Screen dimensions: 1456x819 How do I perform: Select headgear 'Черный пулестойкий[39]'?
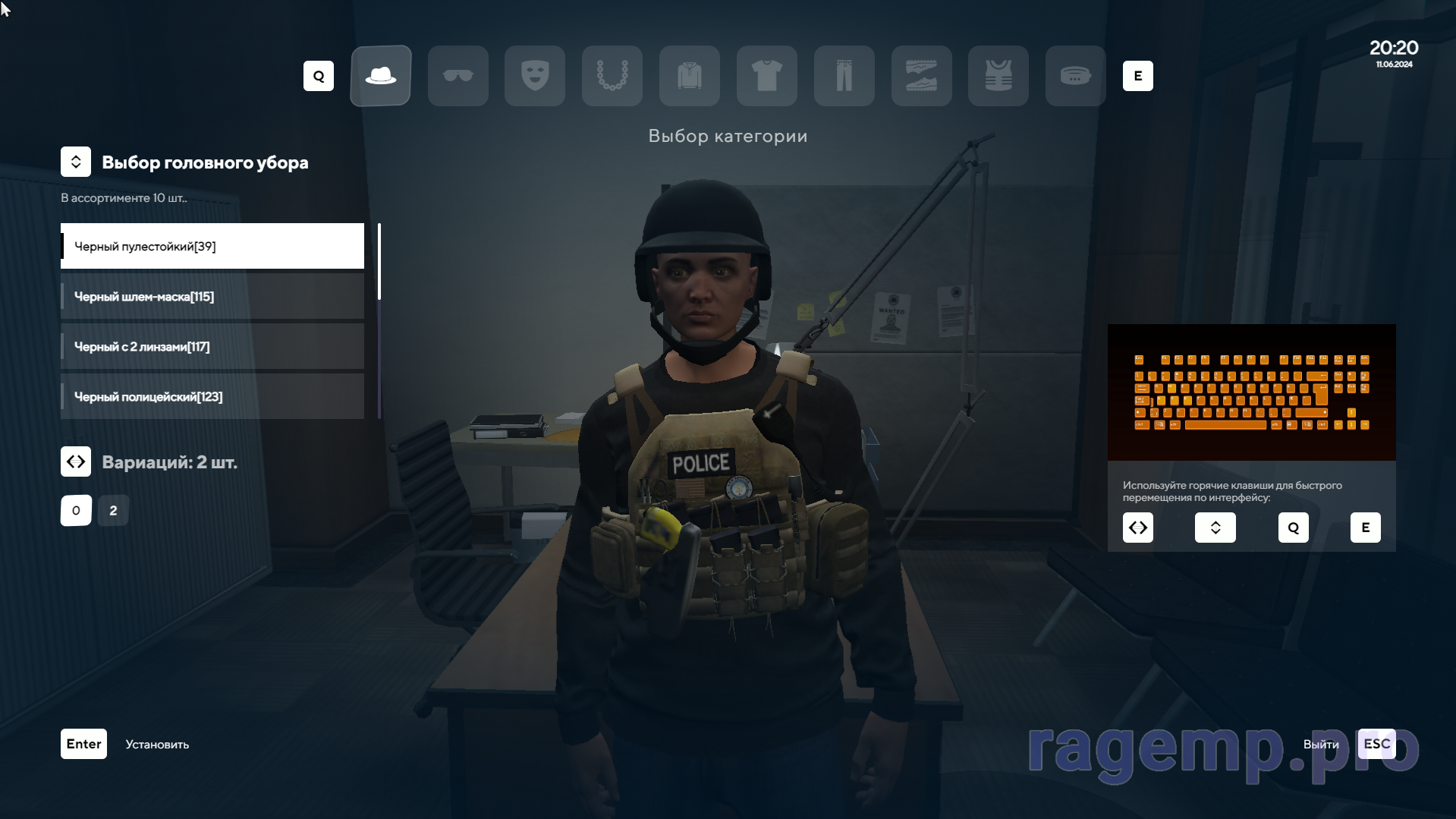point(212,246)
